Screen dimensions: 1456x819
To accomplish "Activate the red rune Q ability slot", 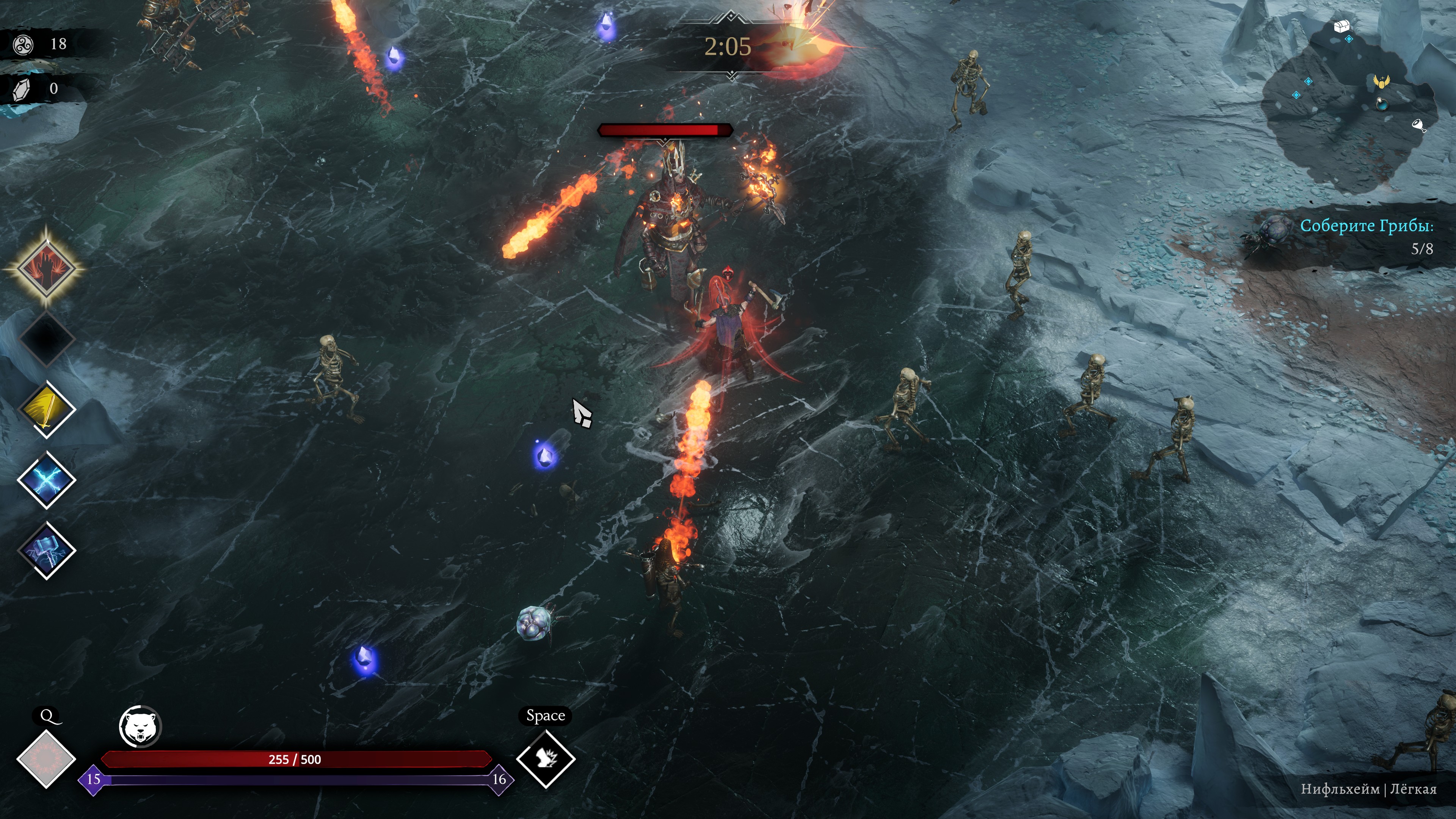I will coord(46,758).
